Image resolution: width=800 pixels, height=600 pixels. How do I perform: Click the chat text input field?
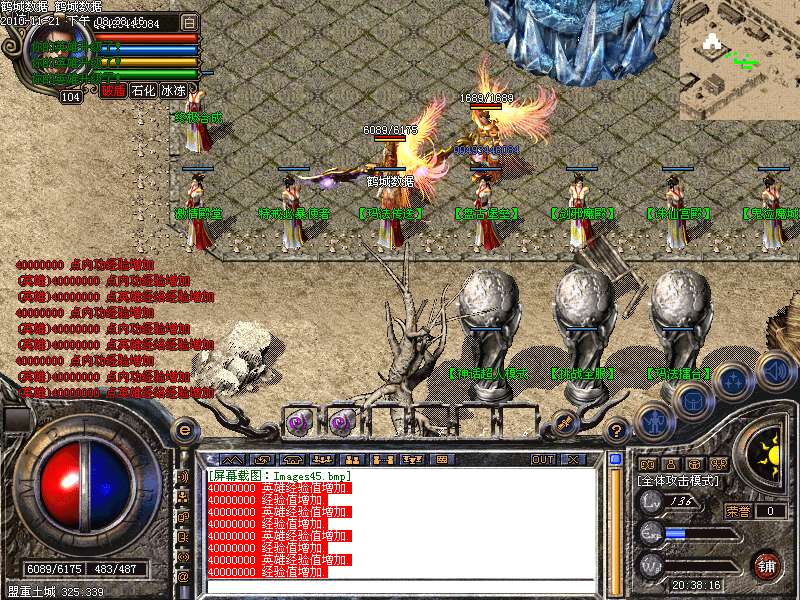(x=400, y=585)
